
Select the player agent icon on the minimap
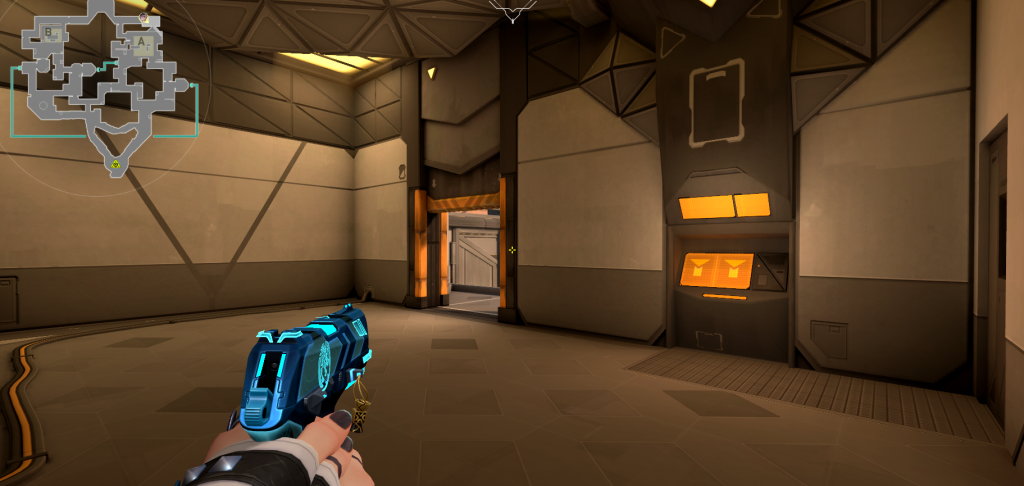(145, 18)
